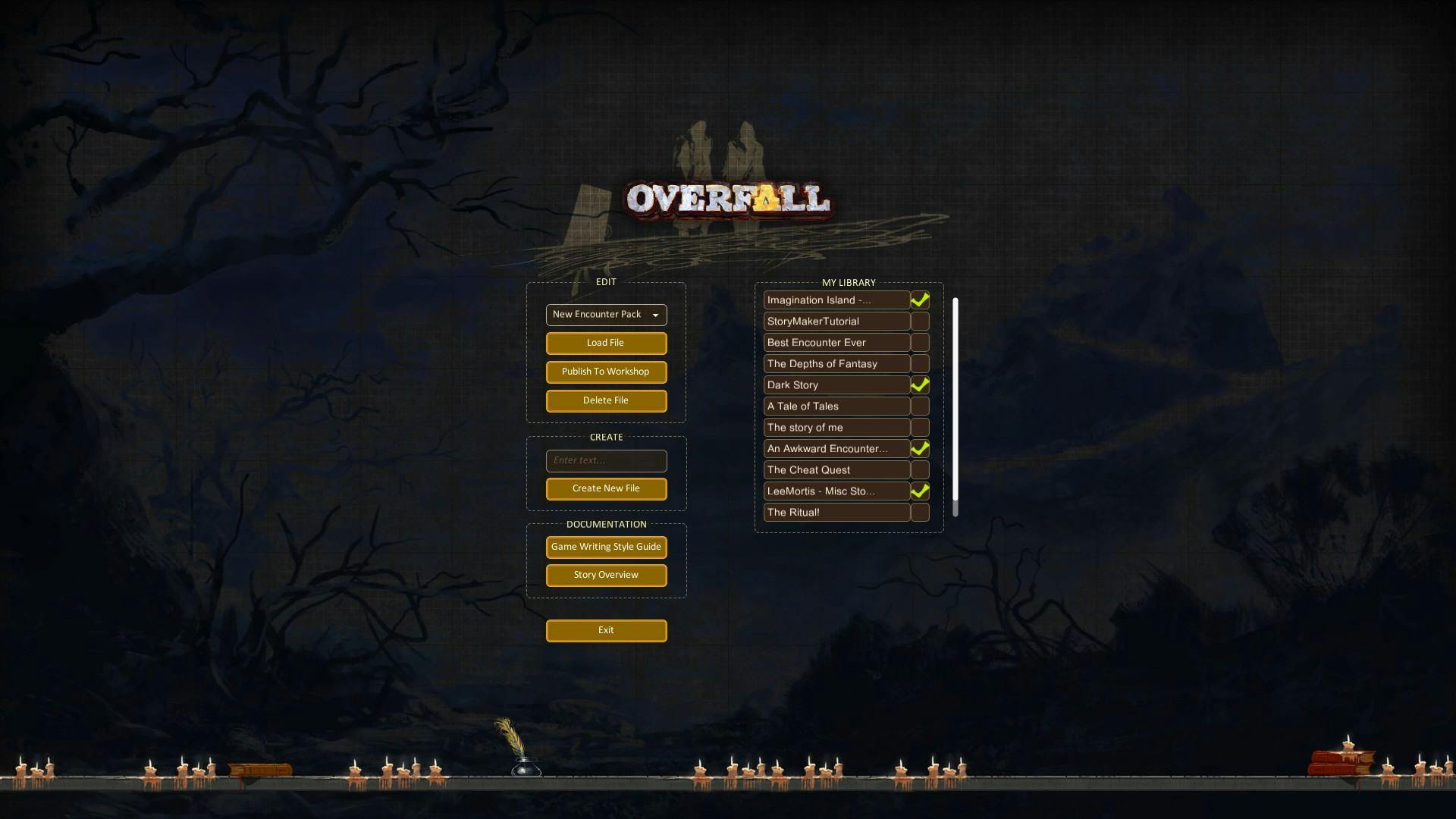Click the text entry field under Create
The height and width of the screenshot is (819, 1456).
605,460
